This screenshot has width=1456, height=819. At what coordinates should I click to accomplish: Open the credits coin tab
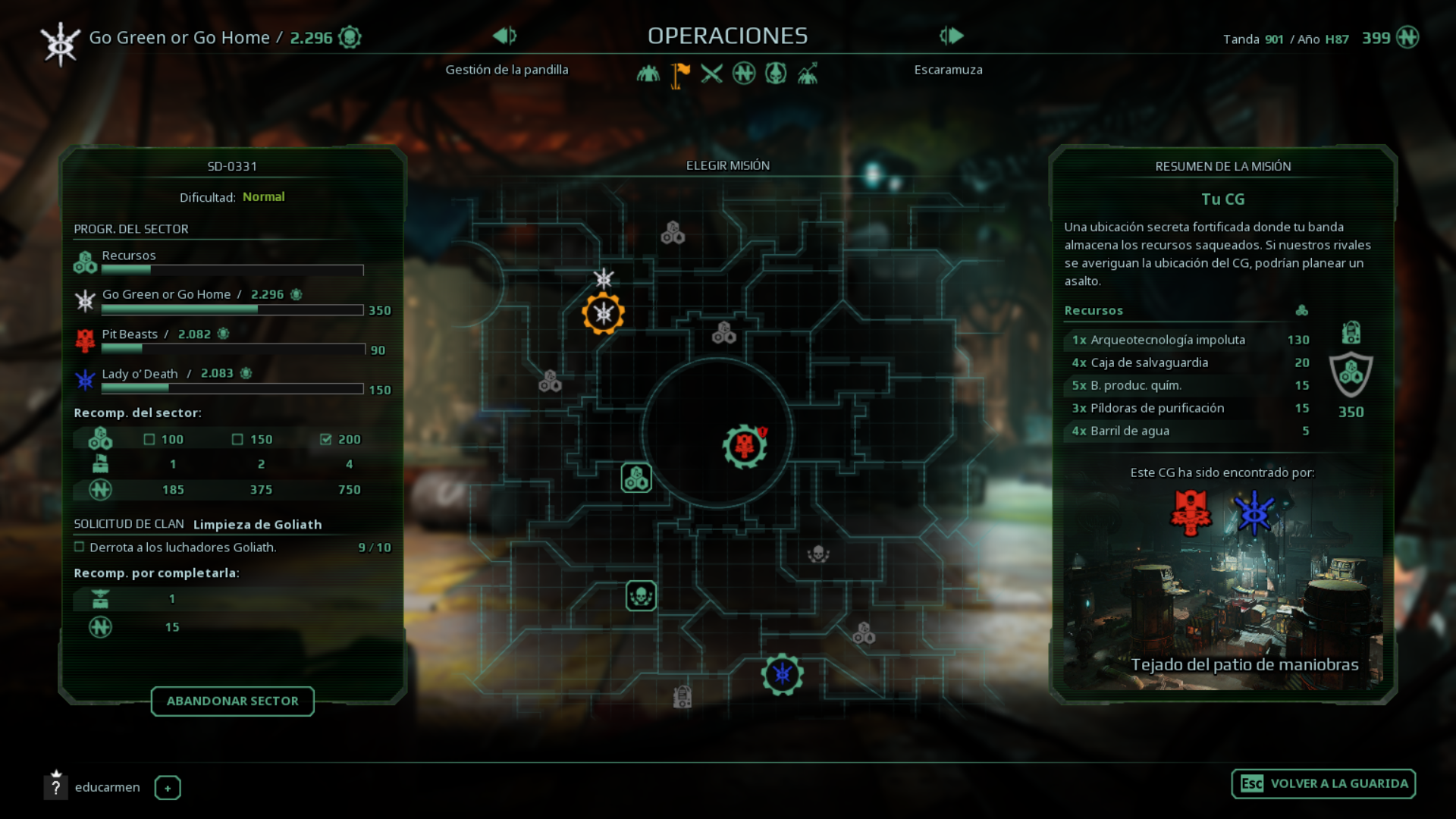[744, 74]
